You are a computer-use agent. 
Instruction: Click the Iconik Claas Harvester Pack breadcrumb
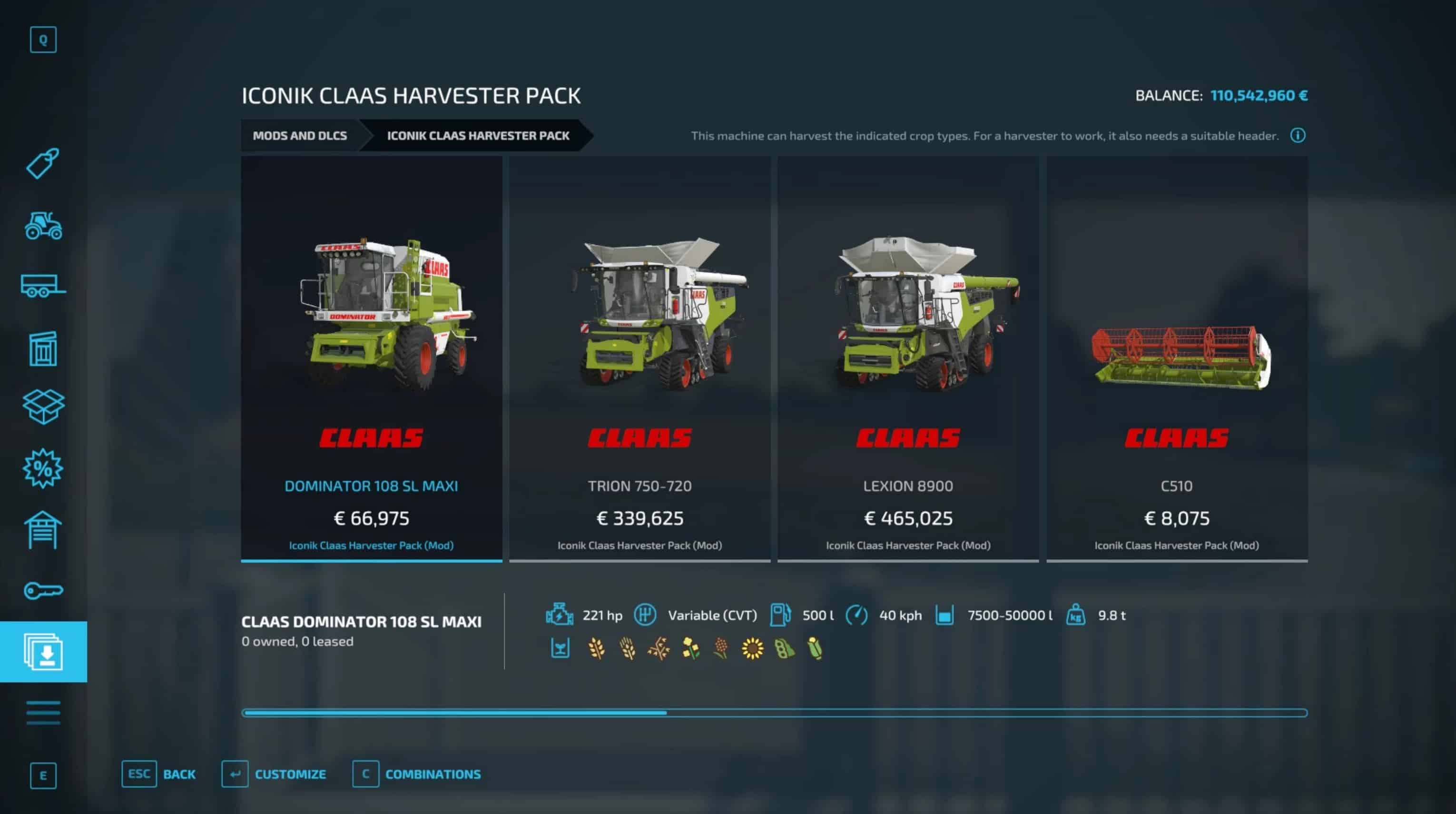pos(478,136)
